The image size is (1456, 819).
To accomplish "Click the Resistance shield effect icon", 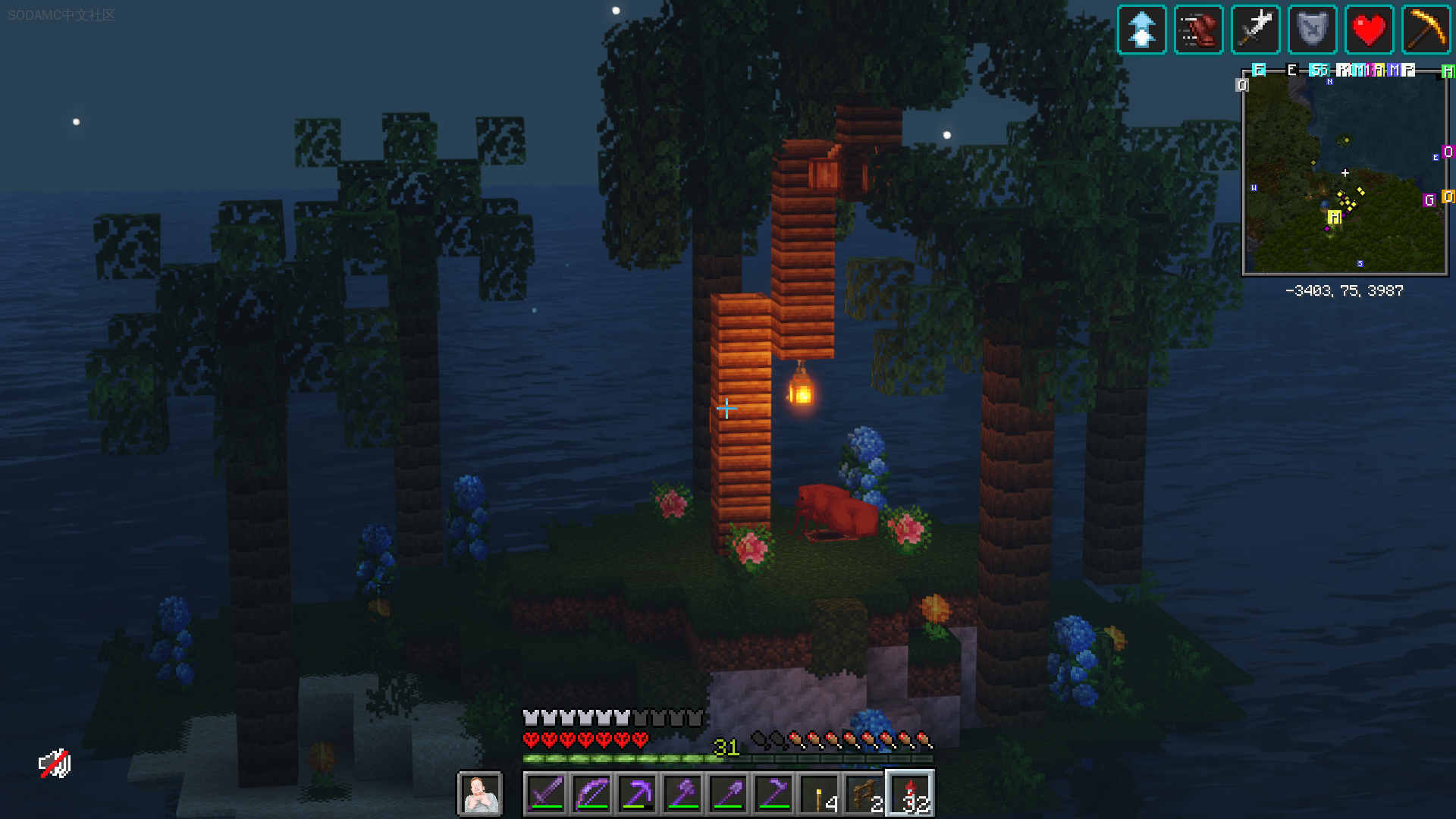I will pos(1313,30).
